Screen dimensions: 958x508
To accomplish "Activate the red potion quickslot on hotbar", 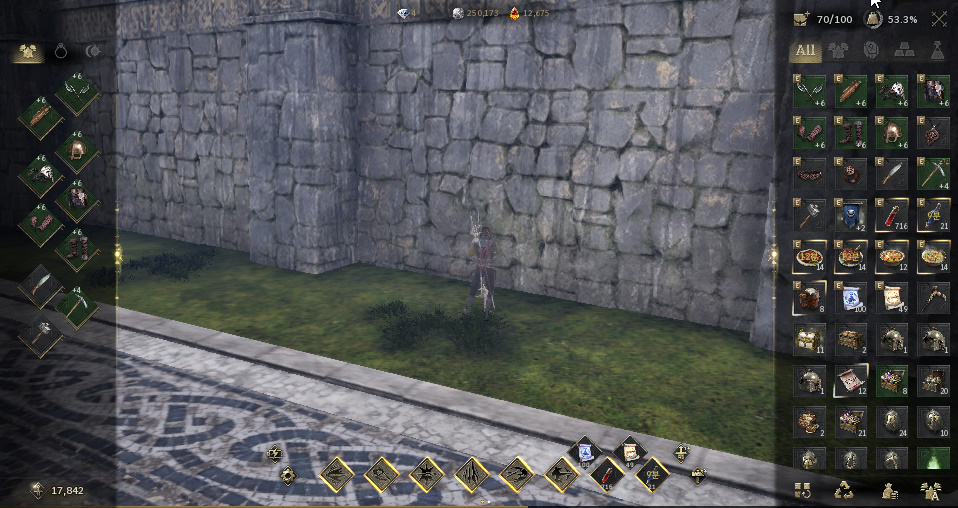I will (606, 475).
